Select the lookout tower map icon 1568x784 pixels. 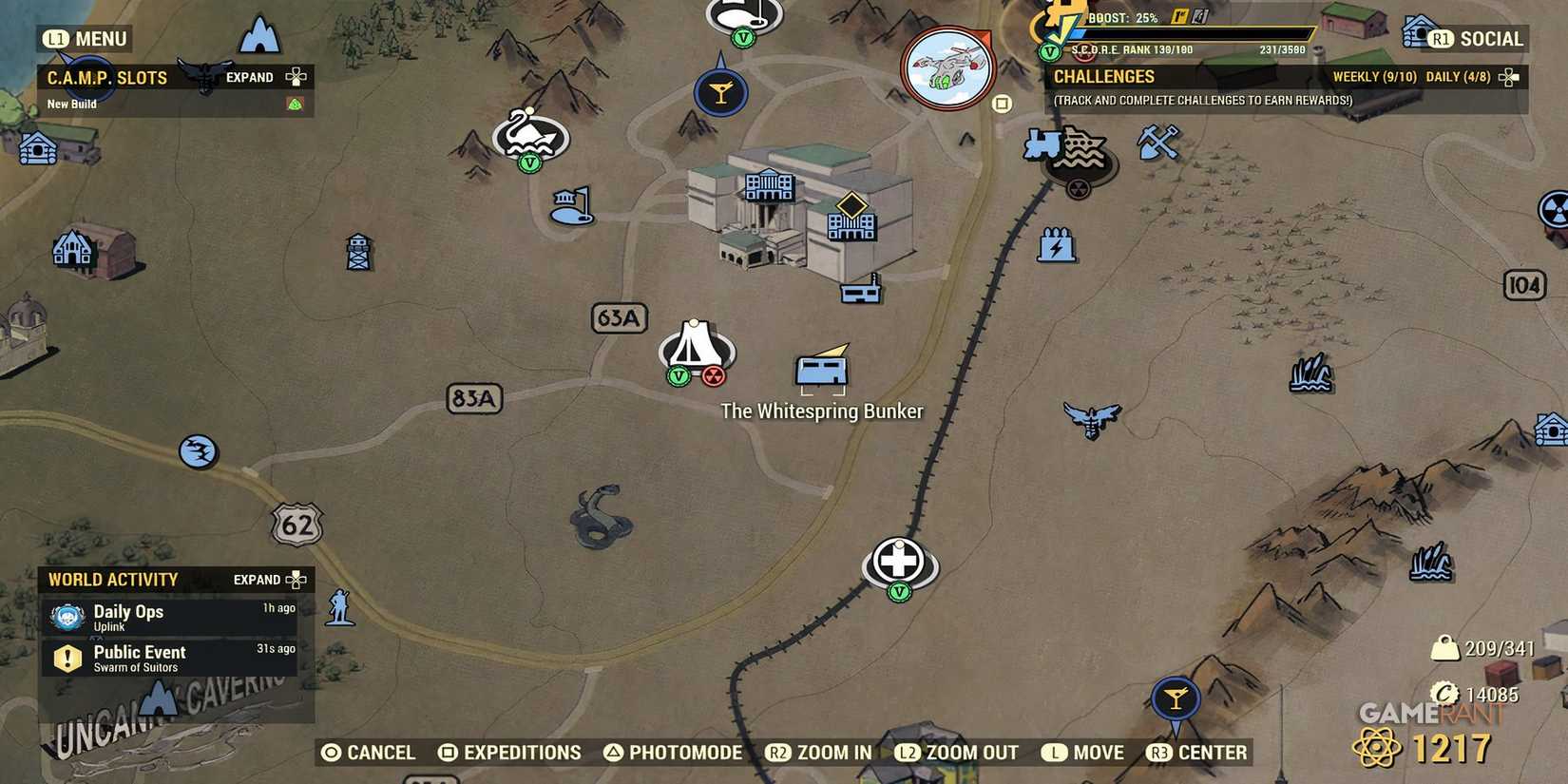click(359, 252)
